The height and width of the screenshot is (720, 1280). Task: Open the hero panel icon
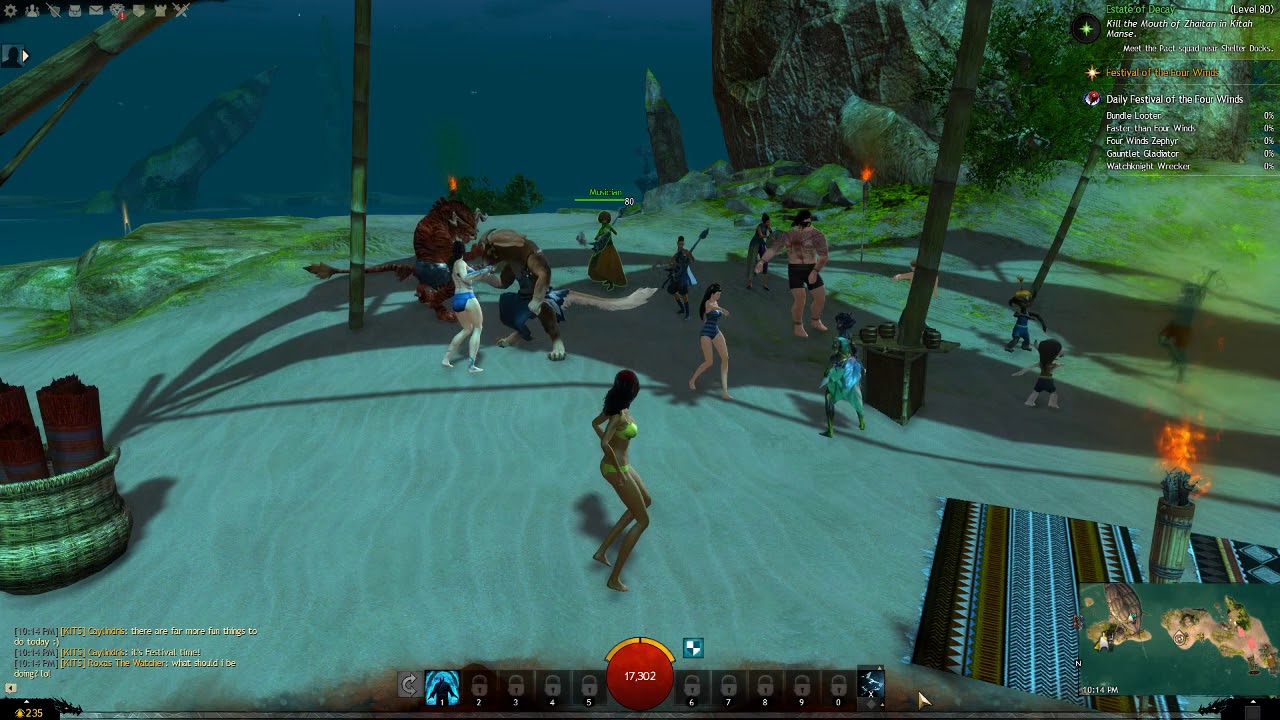[53, 10]
